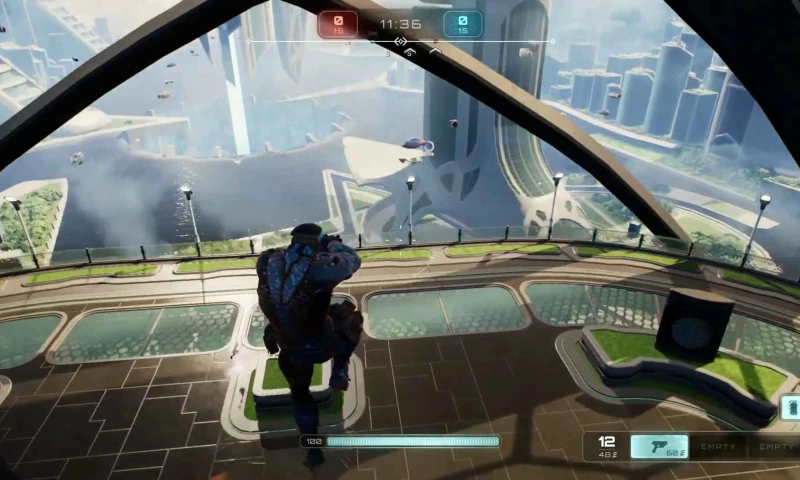This screenshot has height=480, width=800.
Task: Click the grenade icon on the right edge
Action: (792, 408)
